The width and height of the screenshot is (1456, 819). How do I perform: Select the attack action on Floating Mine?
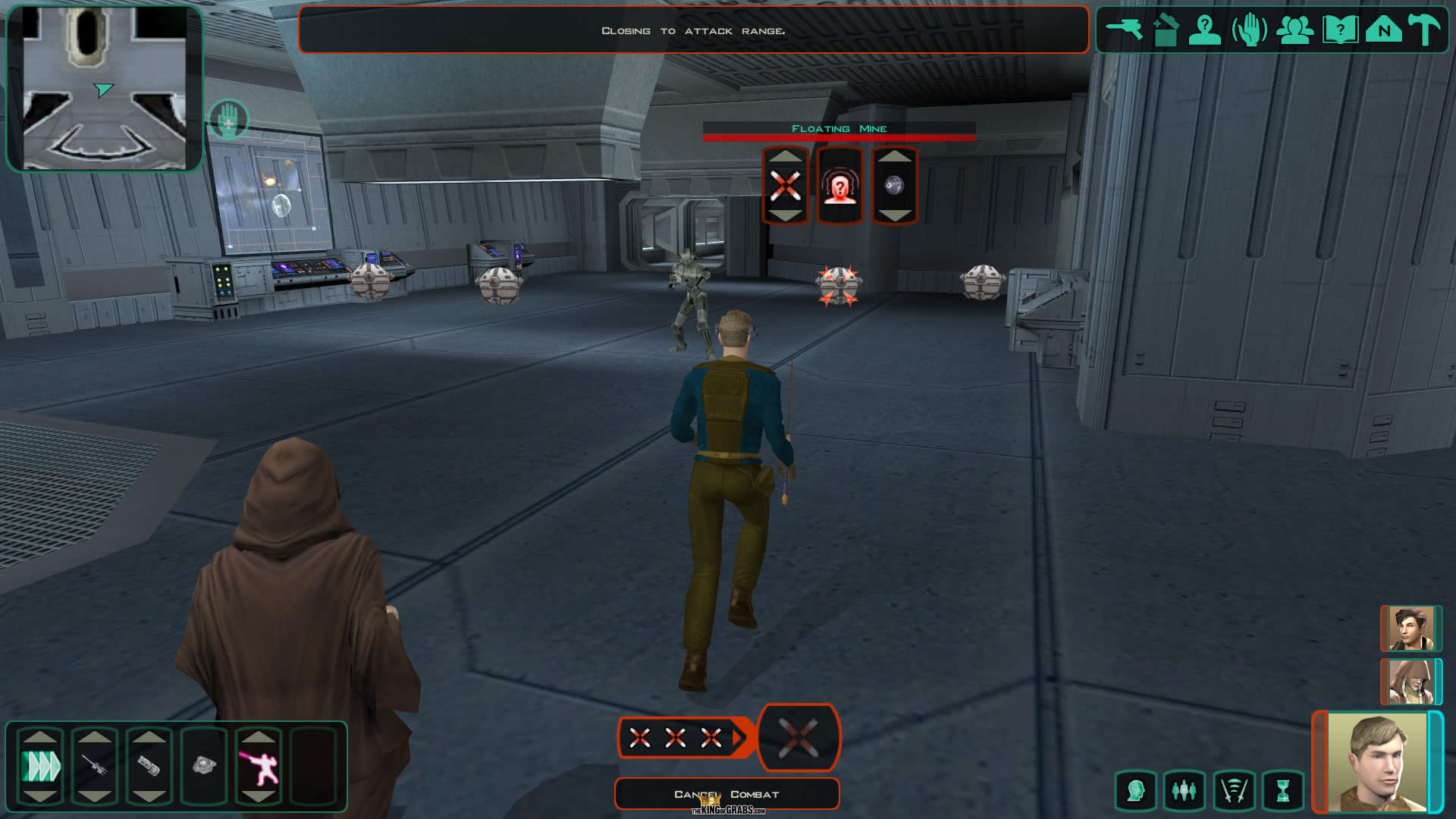(x=785, y=186)
